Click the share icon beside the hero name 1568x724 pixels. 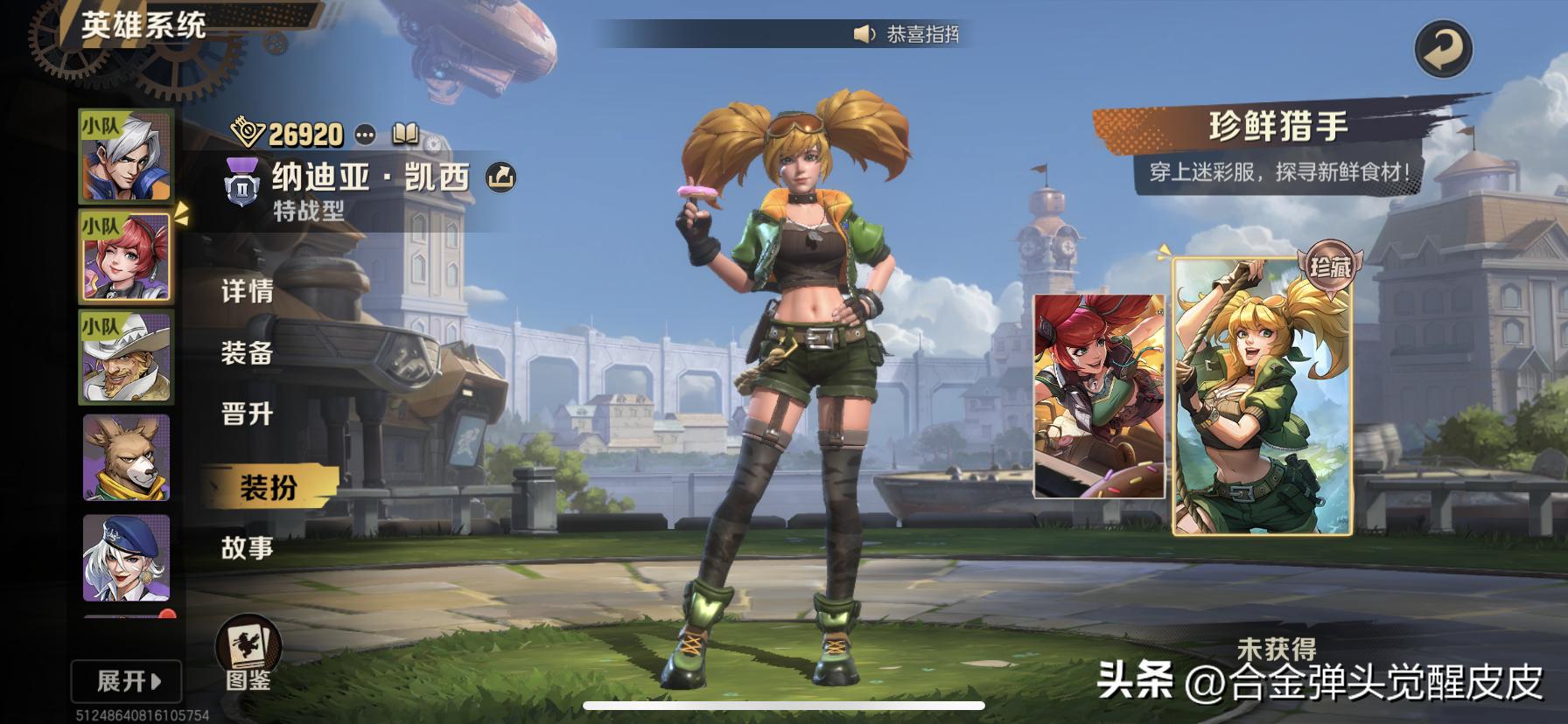[500, 178]
